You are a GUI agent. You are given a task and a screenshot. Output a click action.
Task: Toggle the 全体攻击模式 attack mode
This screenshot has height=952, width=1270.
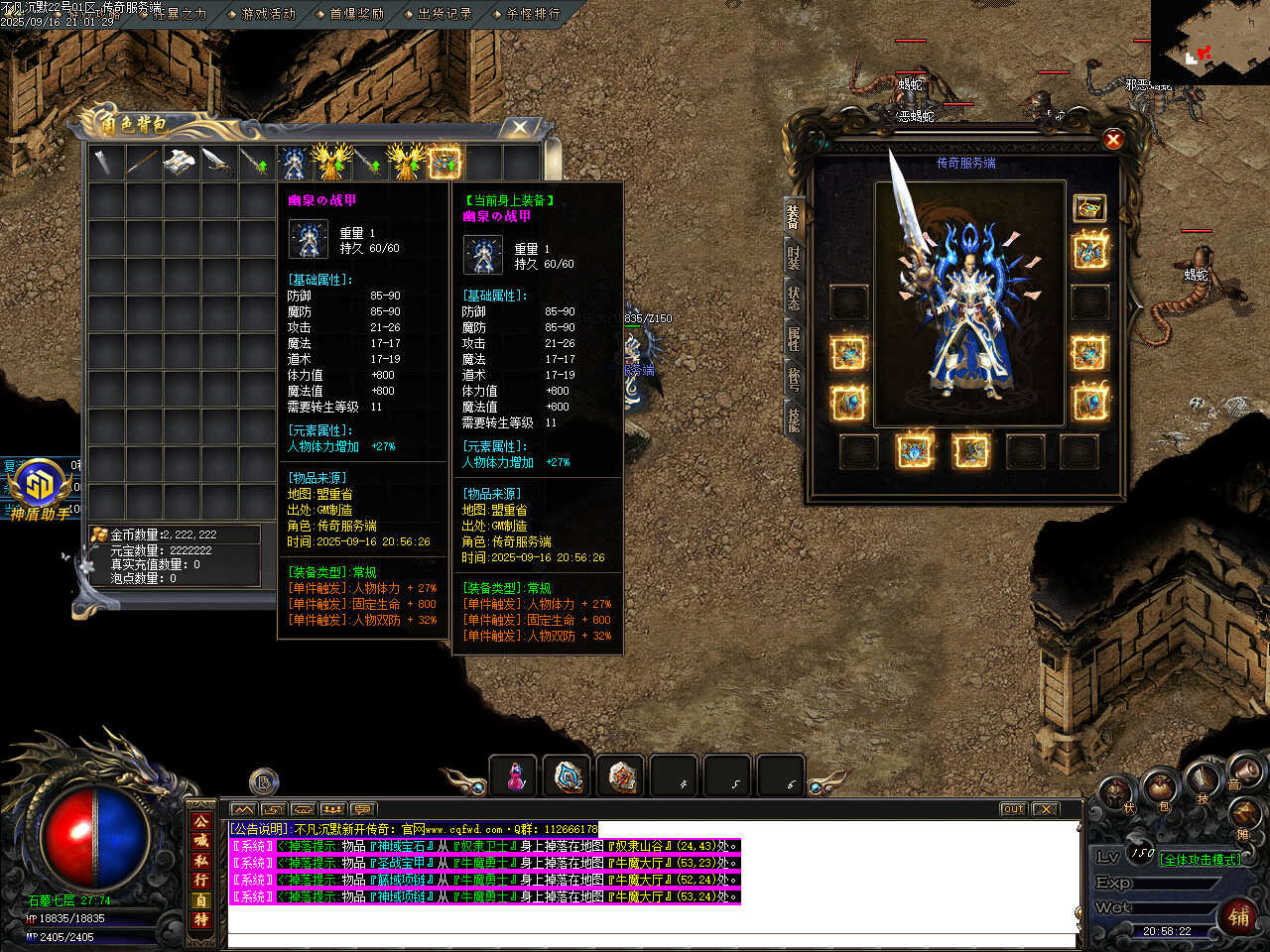[1201, 860]
